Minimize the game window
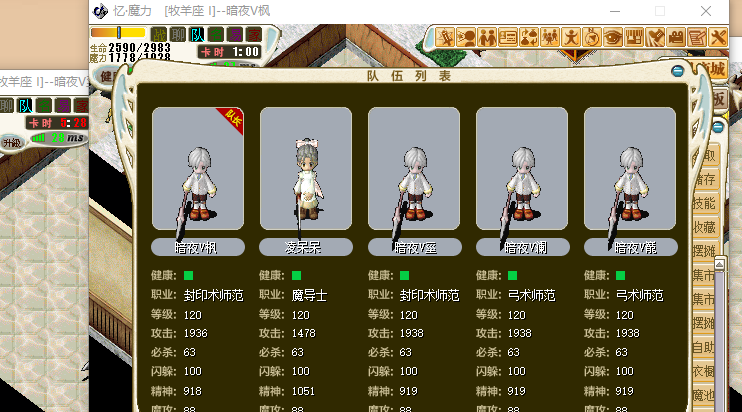Viewport: 742px width, 412px height. [613, 11]
